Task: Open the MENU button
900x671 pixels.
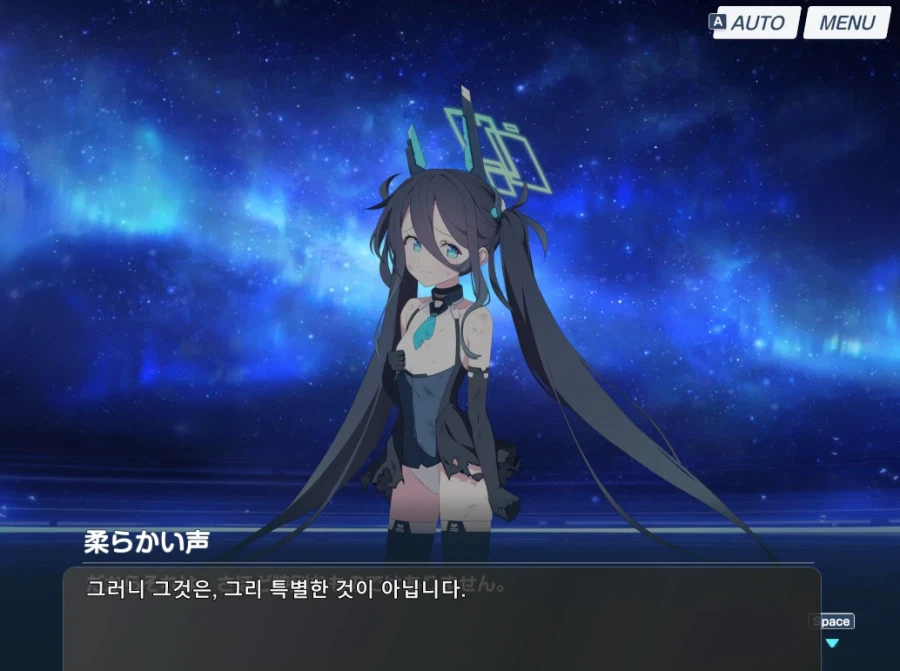Action: point(846,23)
